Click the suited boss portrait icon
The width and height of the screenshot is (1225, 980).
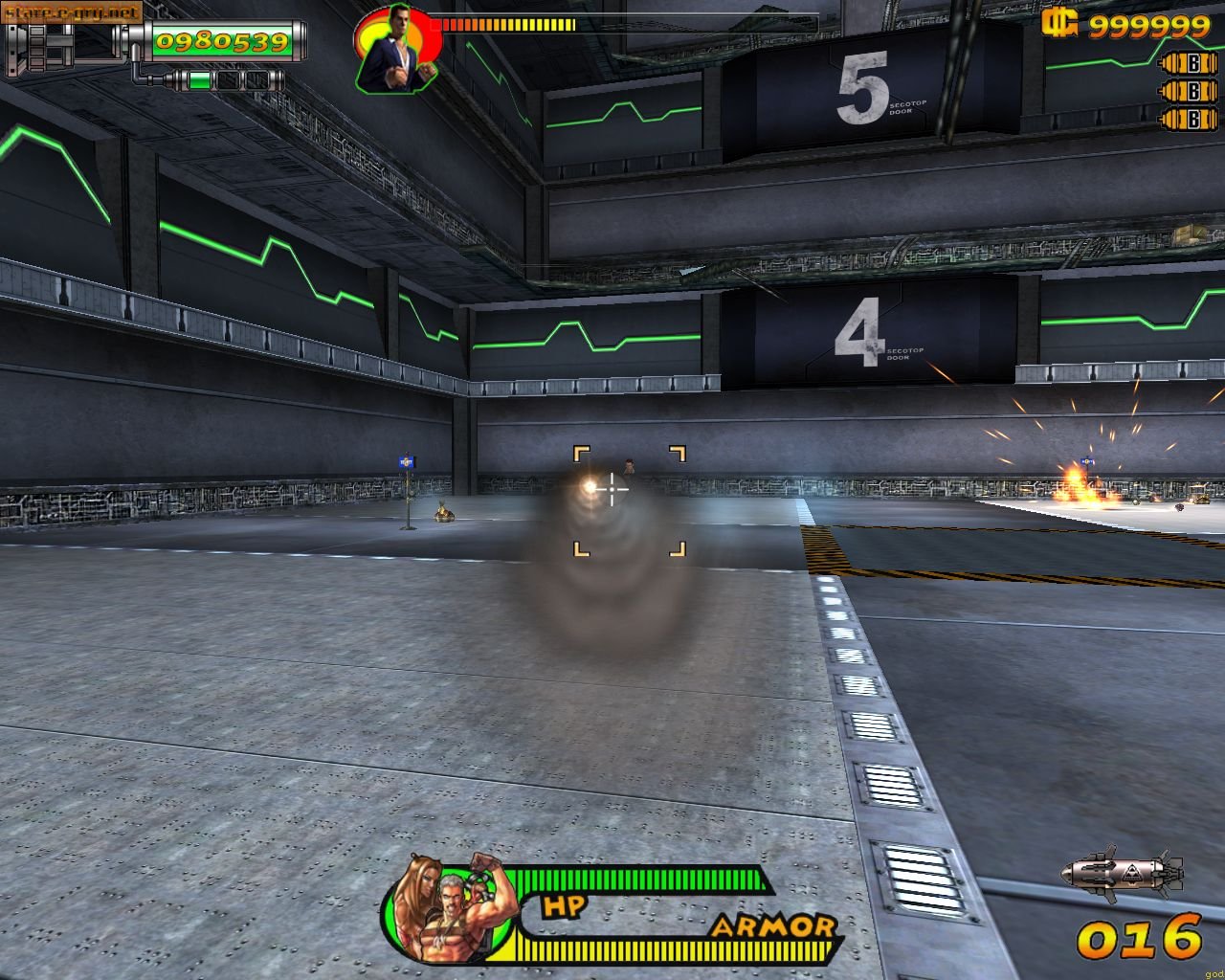click(396, 48)
